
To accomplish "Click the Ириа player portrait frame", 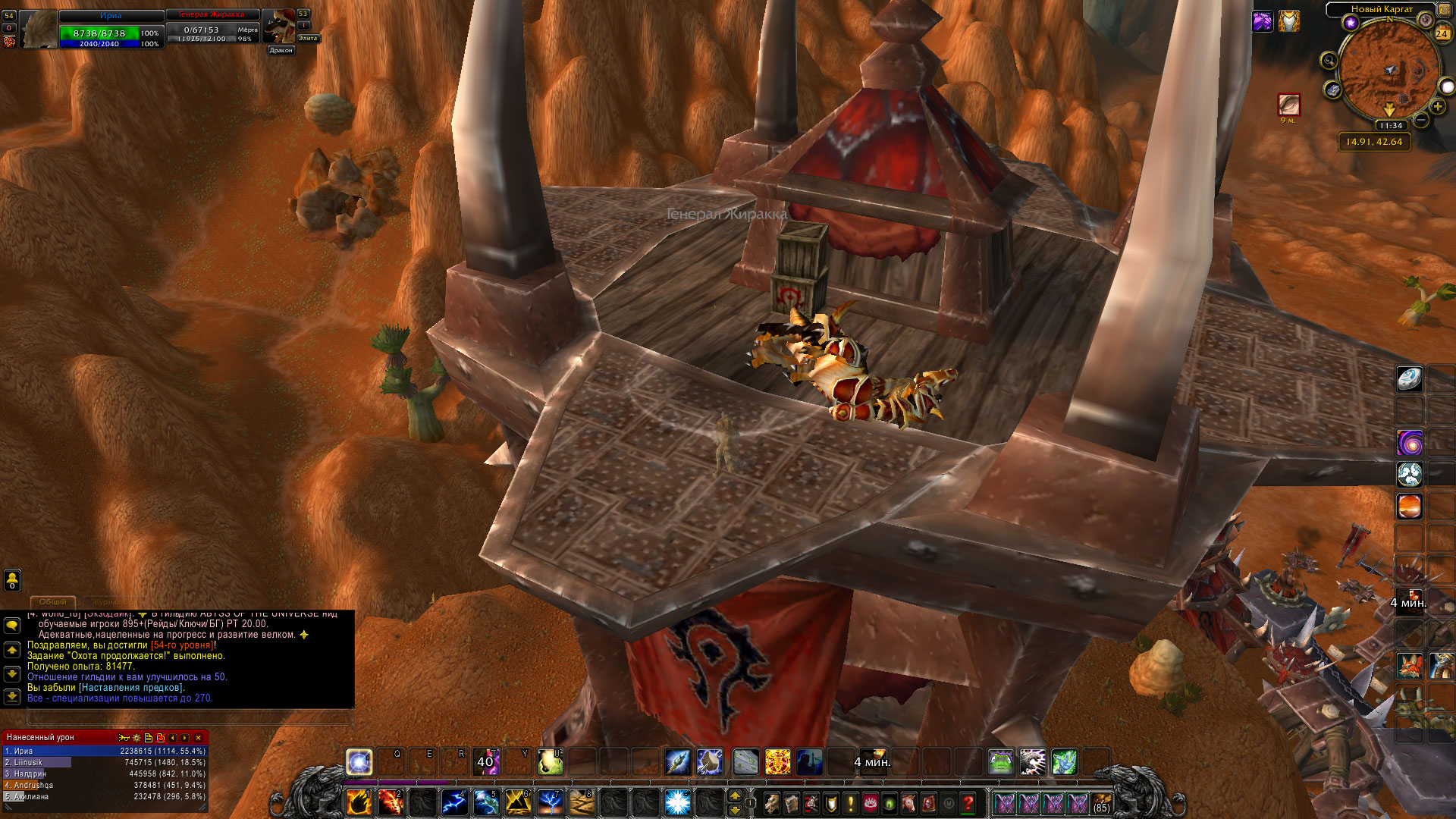I will pyautogui.click(x=38, y=30).
